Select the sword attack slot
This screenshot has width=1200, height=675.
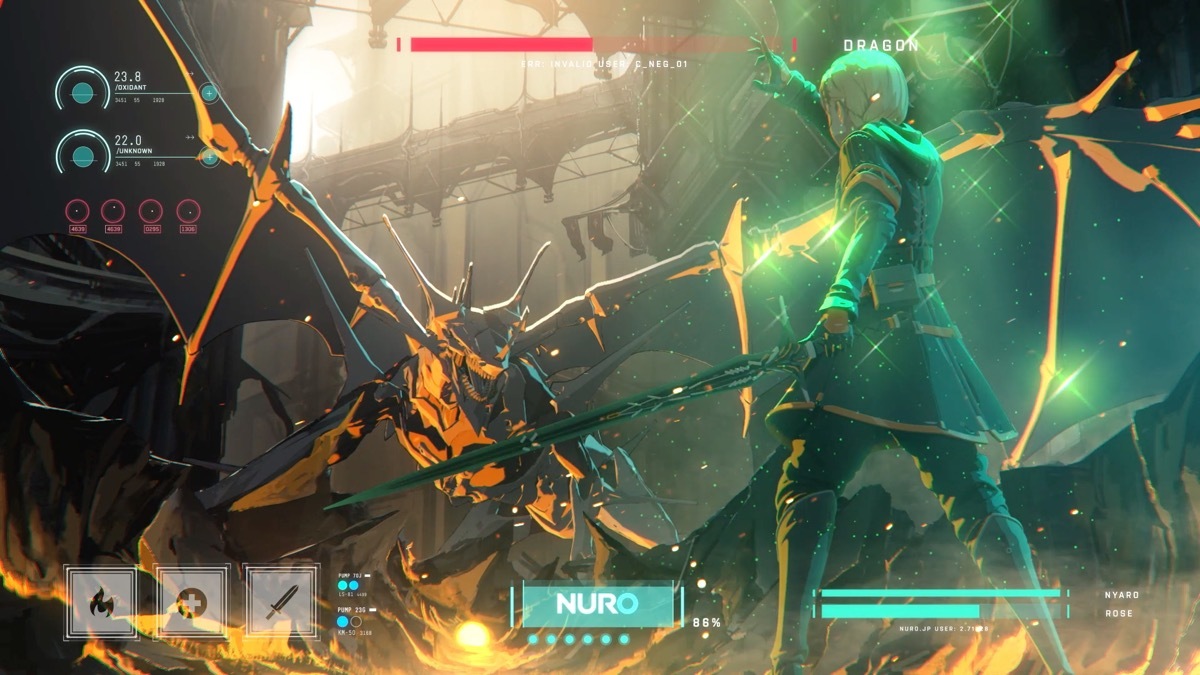279,602
